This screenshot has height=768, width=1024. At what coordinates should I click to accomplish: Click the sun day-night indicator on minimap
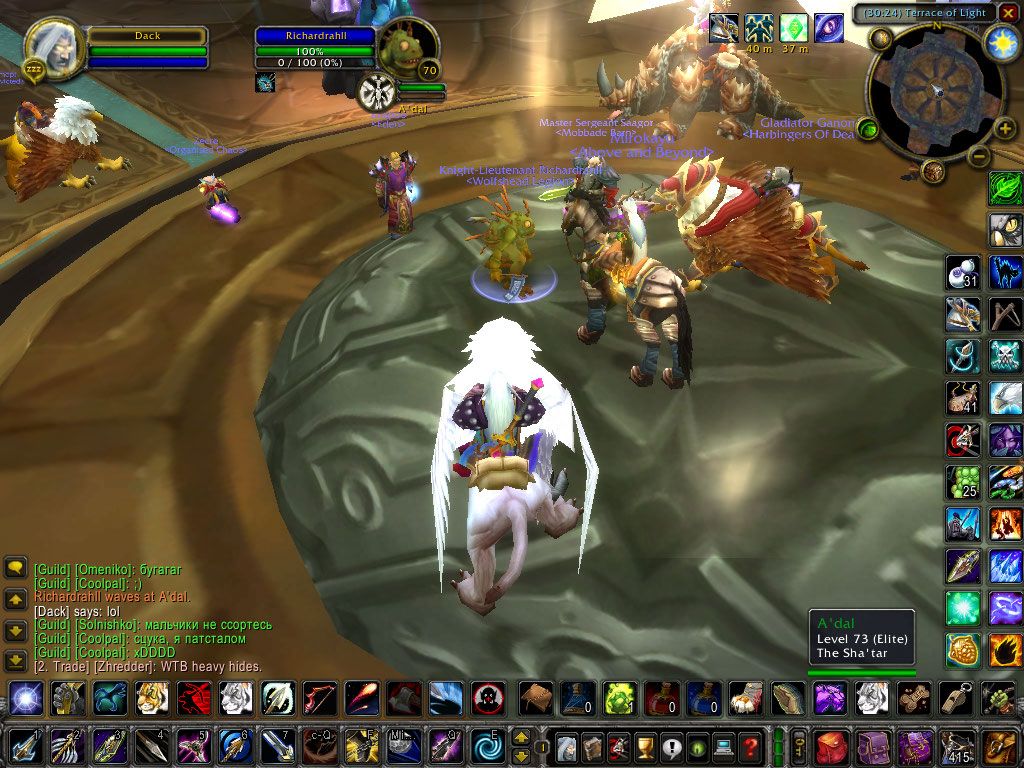pyautogui.click(x=1000, y=42)
